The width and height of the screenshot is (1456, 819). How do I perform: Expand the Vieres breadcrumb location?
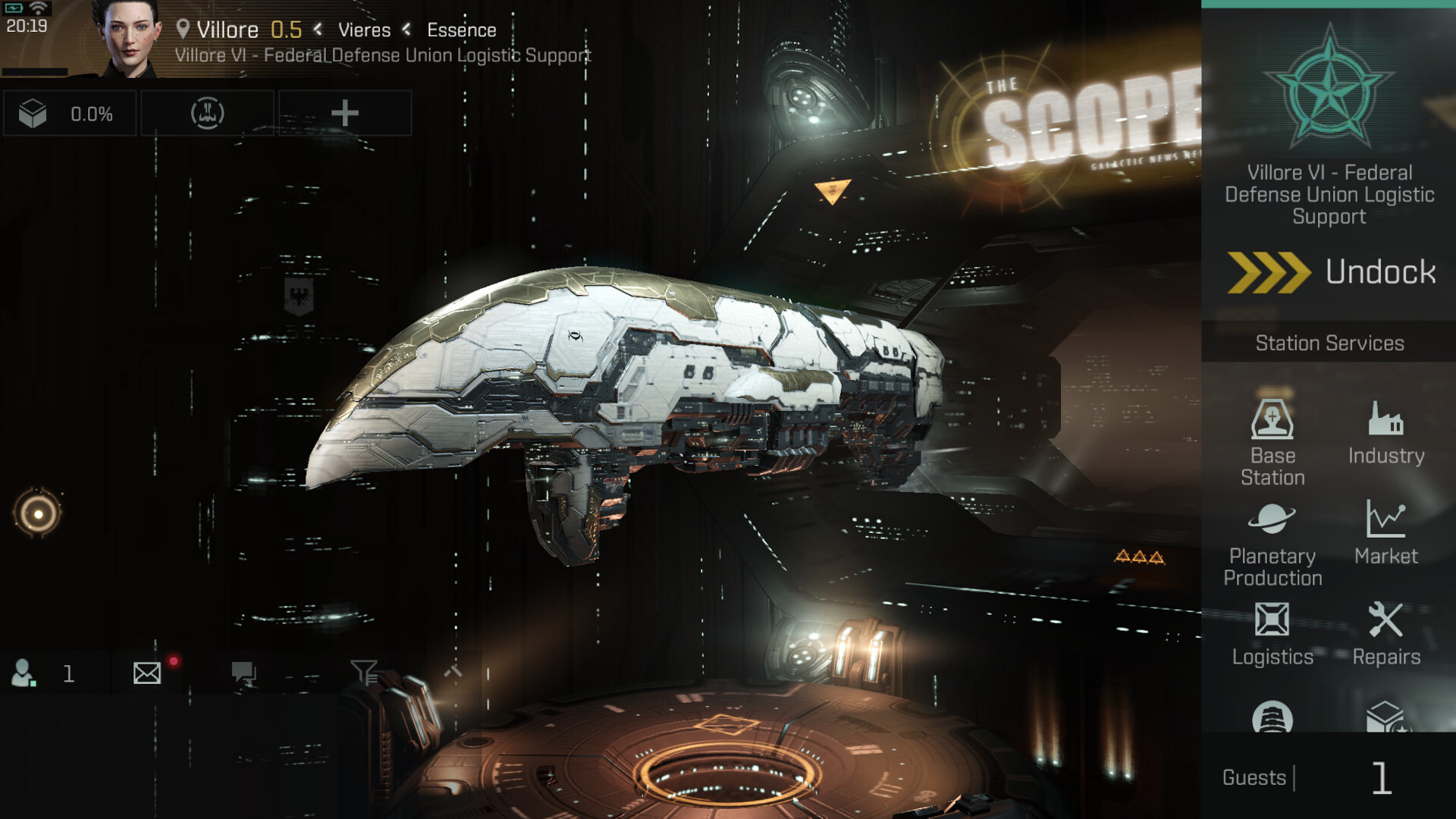(362, 30)
